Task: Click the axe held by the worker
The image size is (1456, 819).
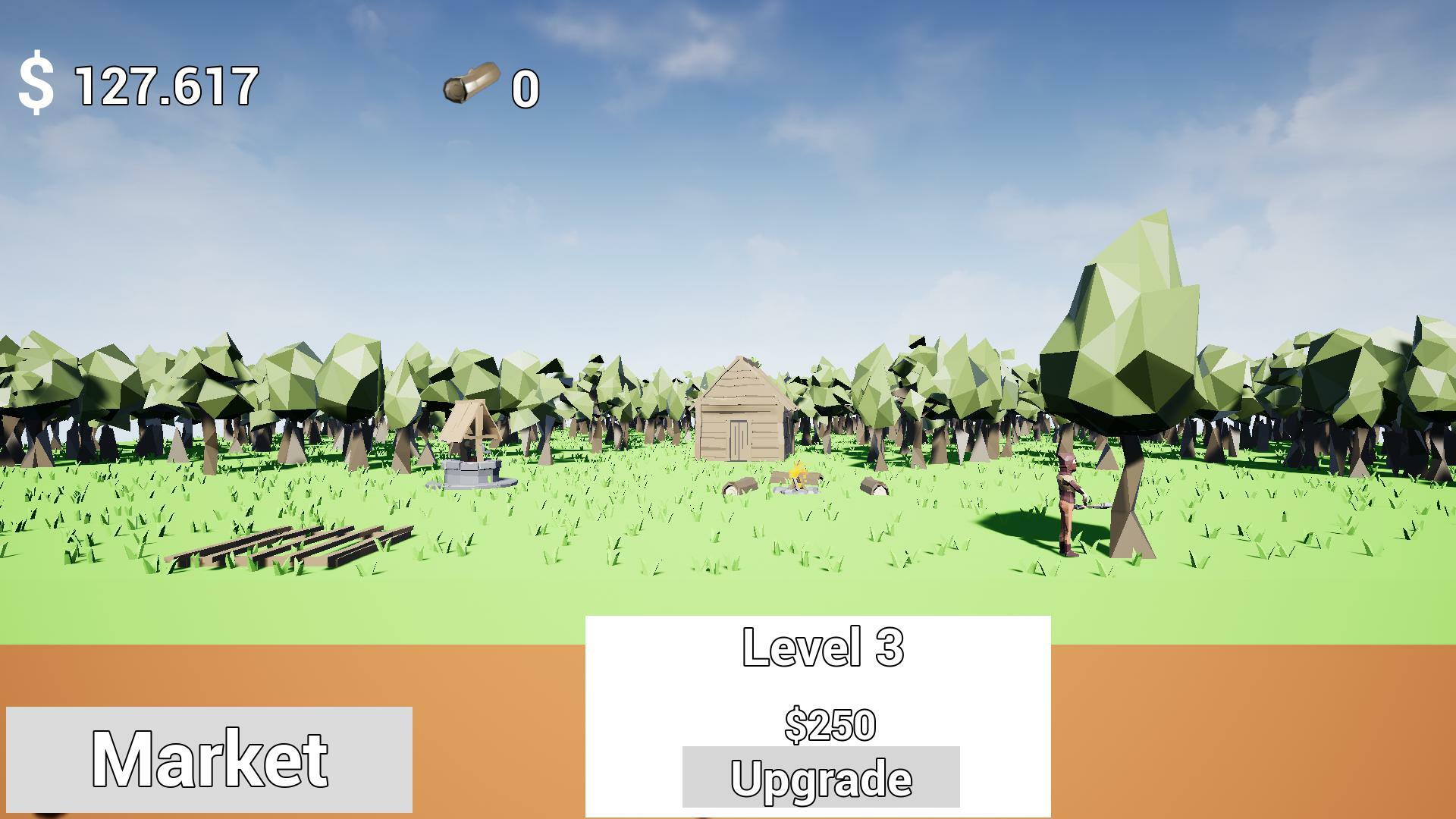Action: click(1094, 506)
